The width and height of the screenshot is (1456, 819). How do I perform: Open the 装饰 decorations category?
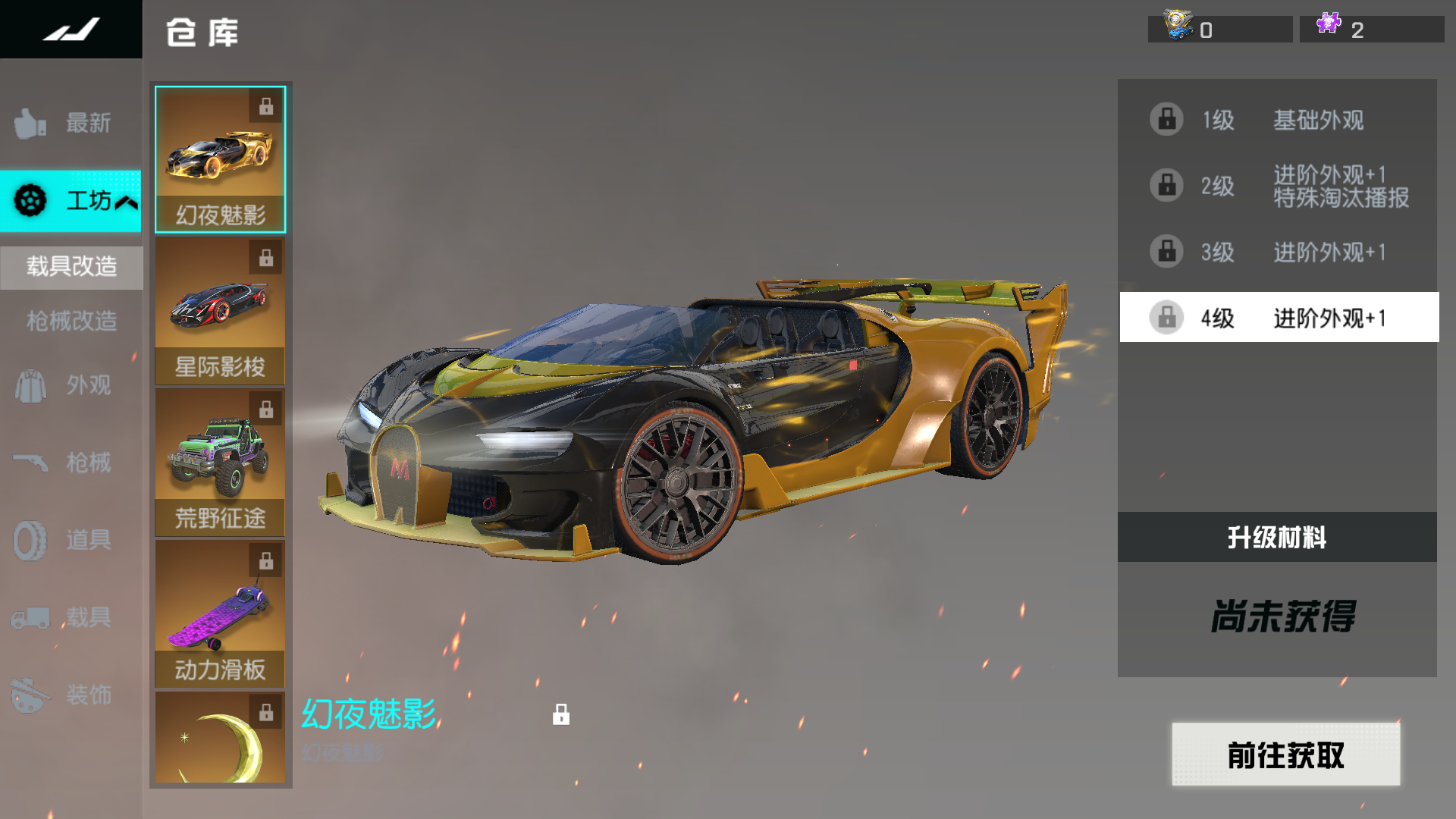70,695
